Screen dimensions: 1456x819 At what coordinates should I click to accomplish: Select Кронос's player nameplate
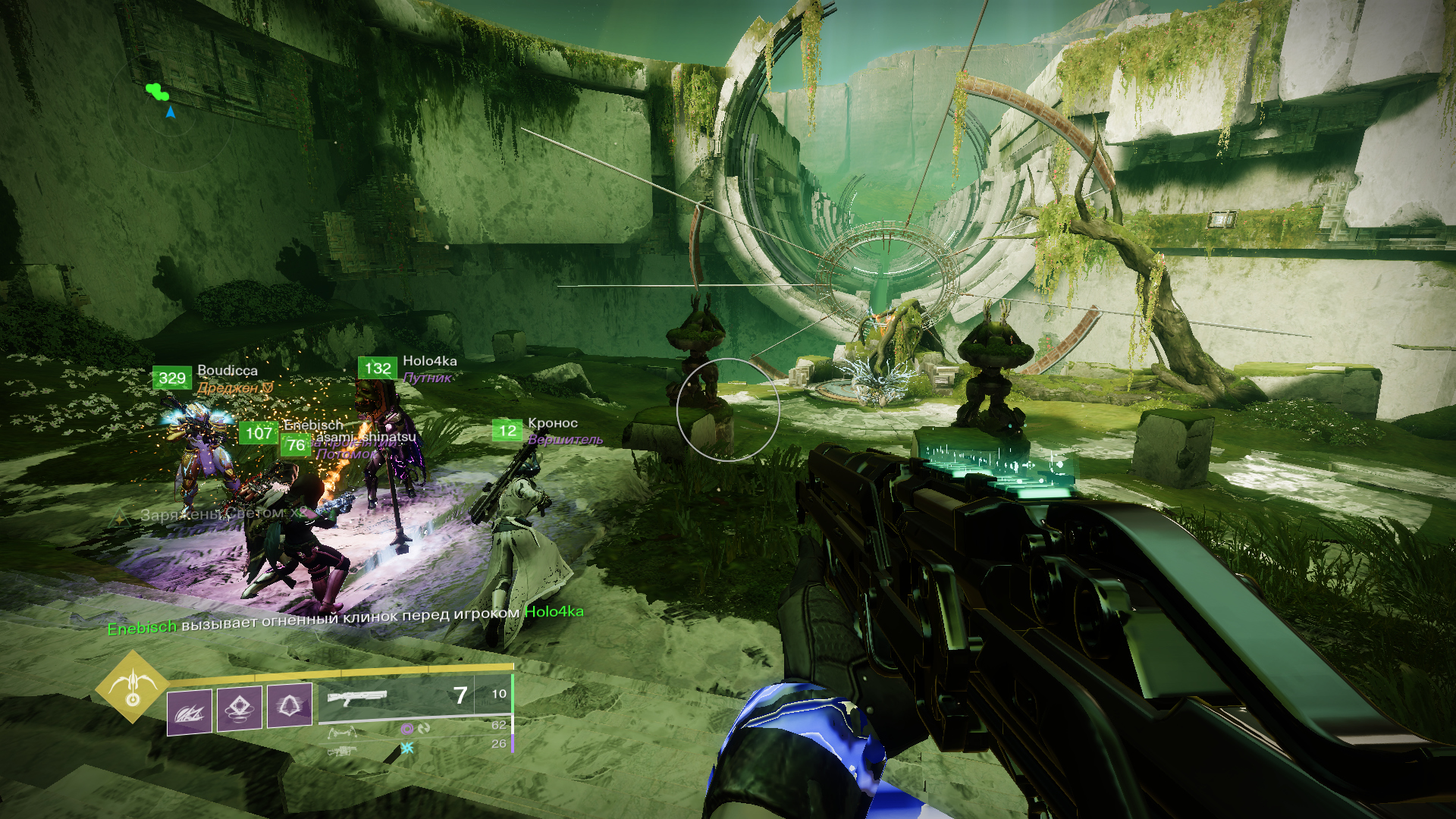click(x=552, y=424)
